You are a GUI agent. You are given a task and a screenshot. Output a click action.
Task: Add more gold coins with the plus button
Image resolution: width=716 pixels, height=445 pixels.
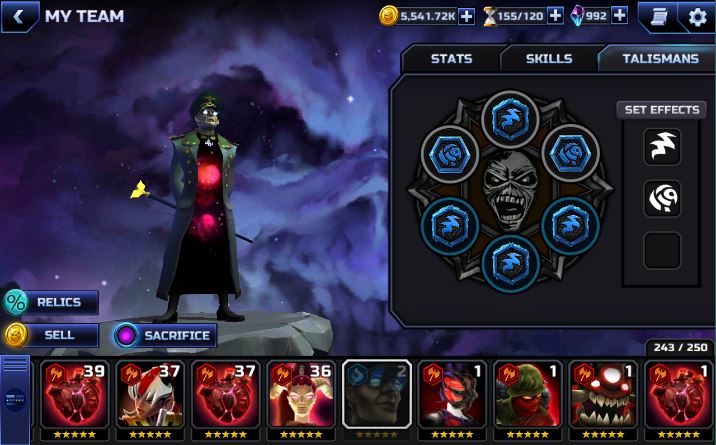click(466, 15)
